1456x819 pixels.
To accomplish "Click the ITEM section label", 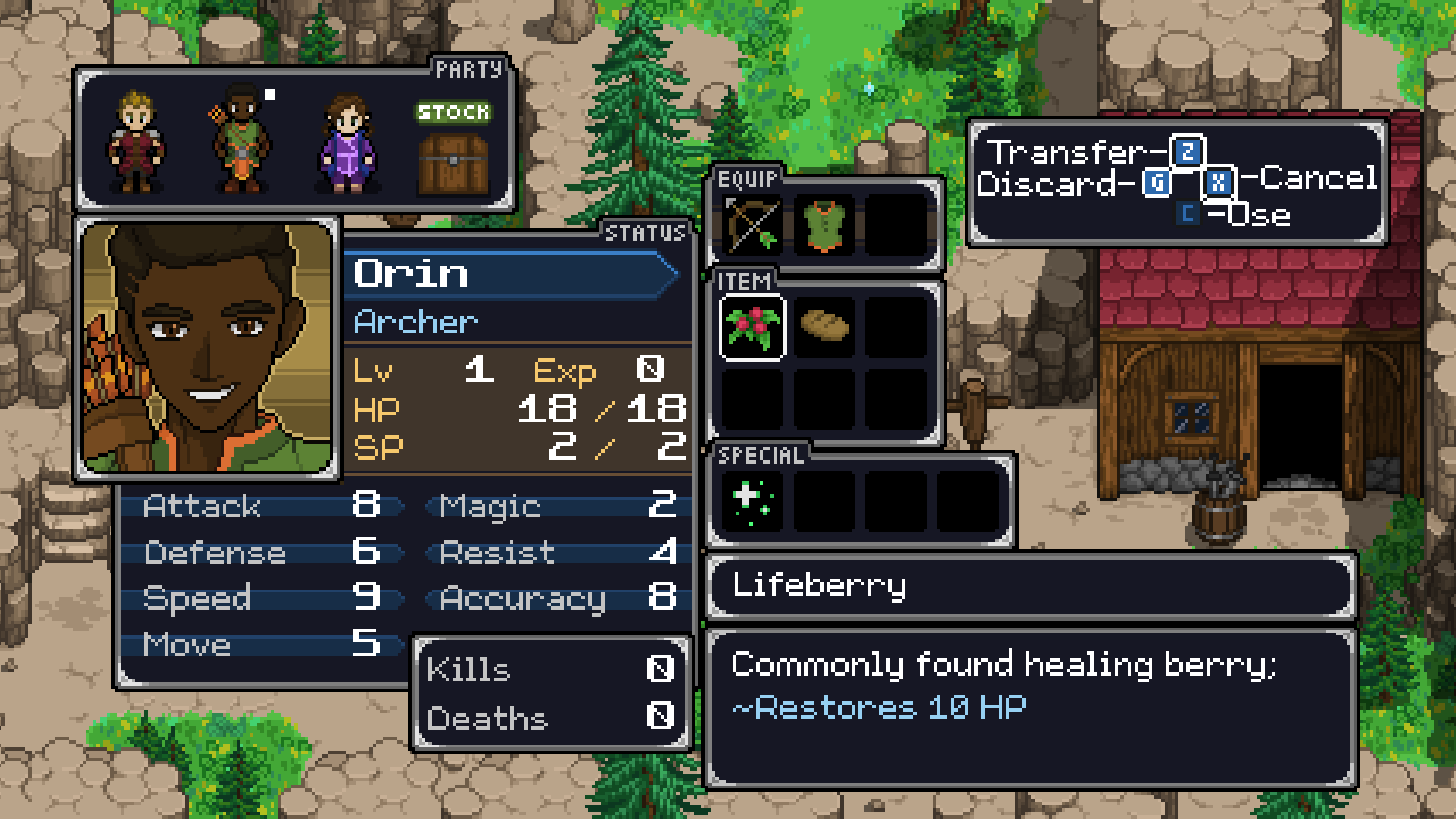I will click(744, 281).
